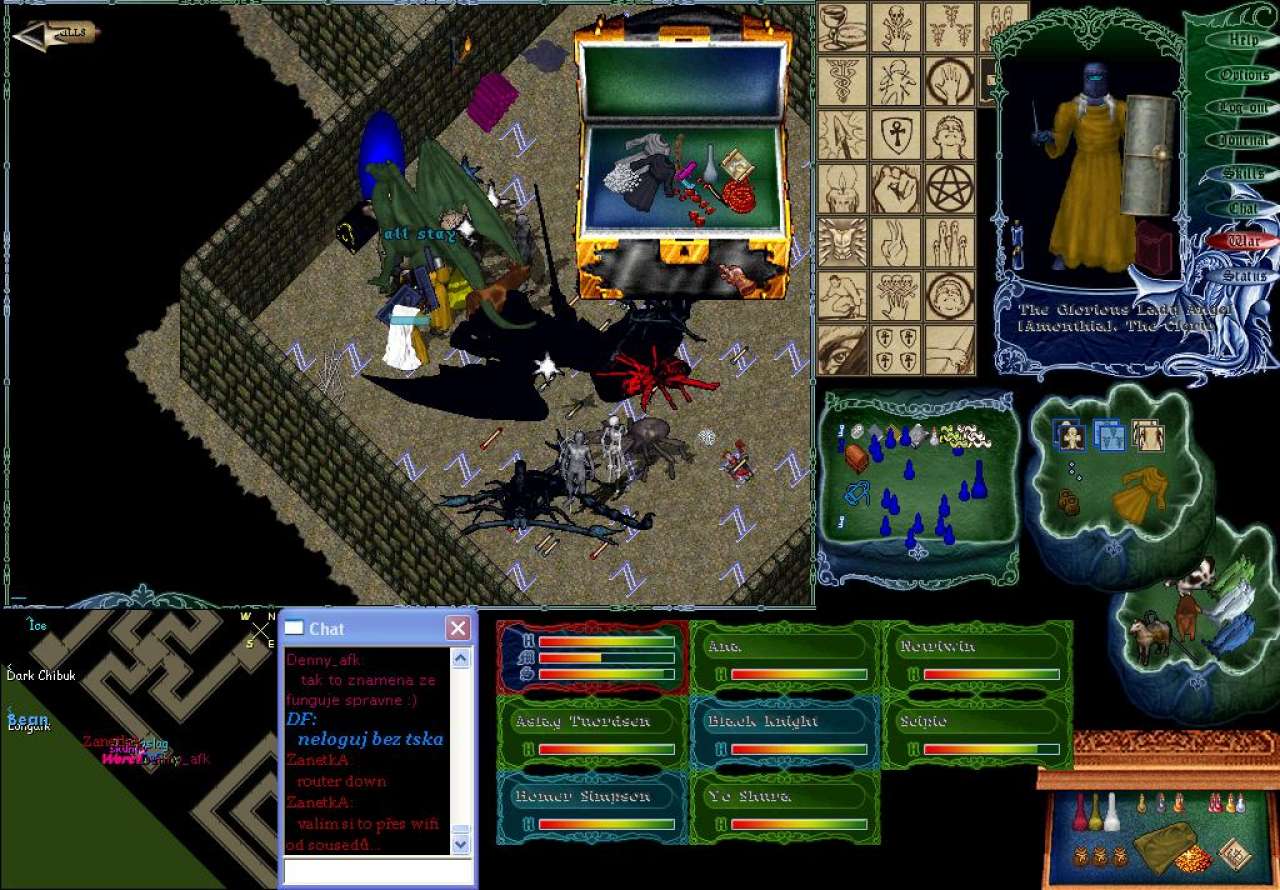Open the Skills list

point(1243,174)
